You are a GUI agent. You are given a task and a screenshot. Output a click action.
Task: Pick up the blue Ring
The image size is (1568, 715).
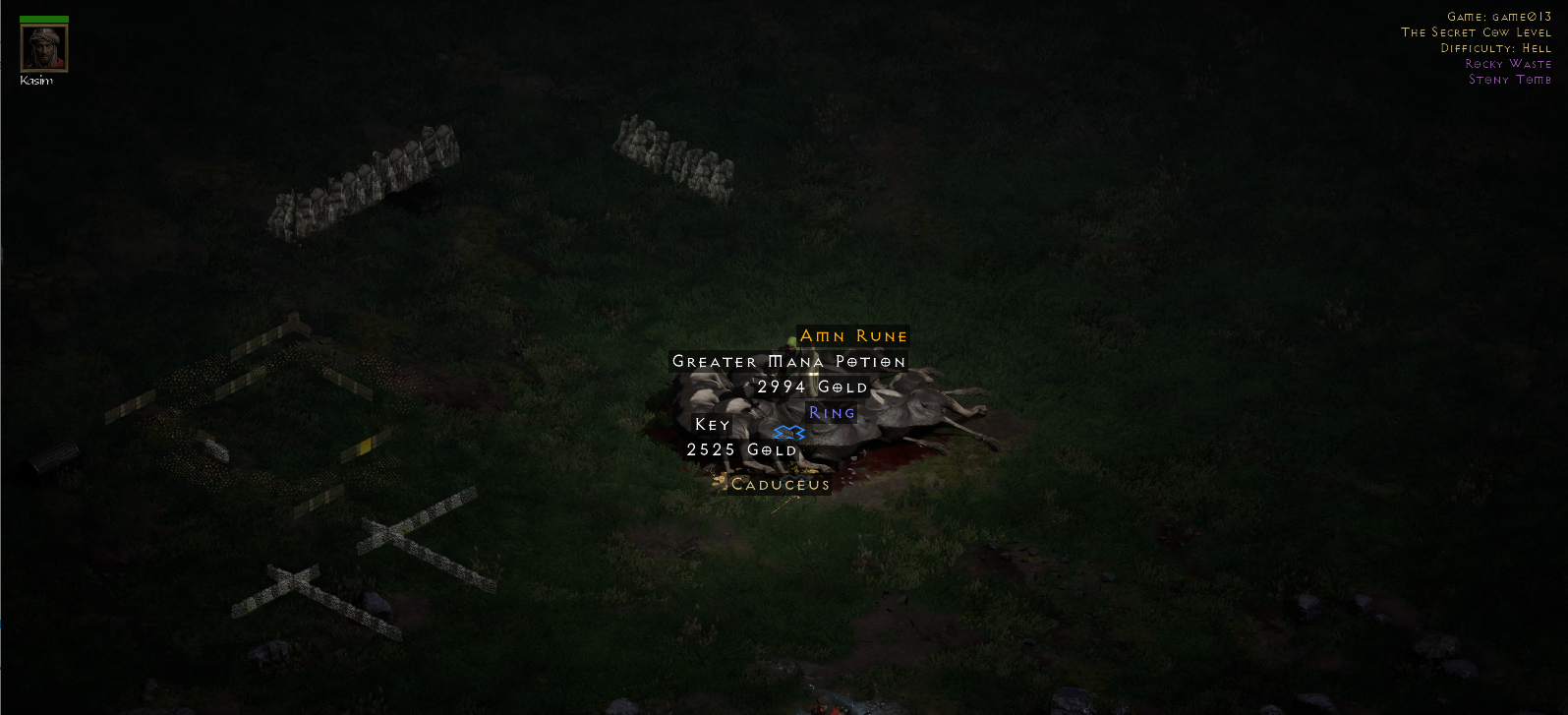pos(832,412)
